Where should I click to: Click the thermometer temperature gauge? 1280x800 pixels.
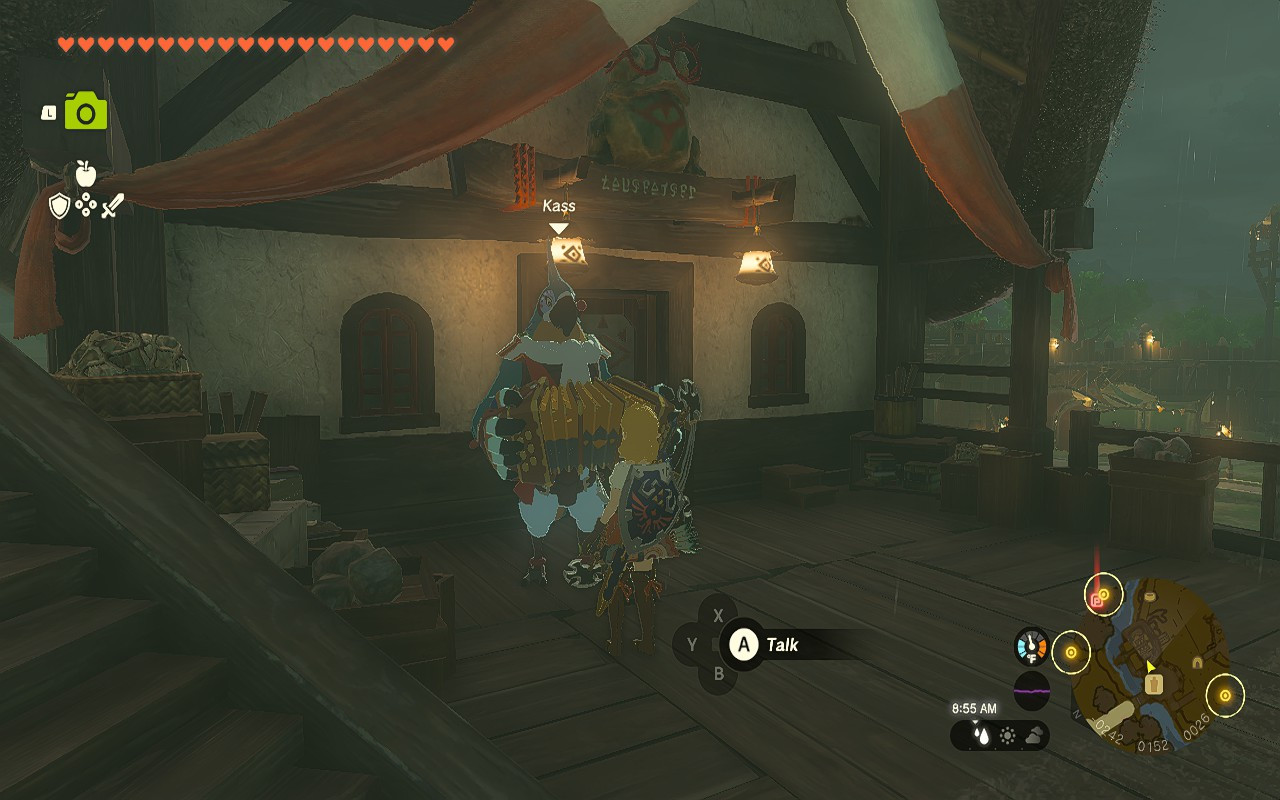(x=1030, y=645)
